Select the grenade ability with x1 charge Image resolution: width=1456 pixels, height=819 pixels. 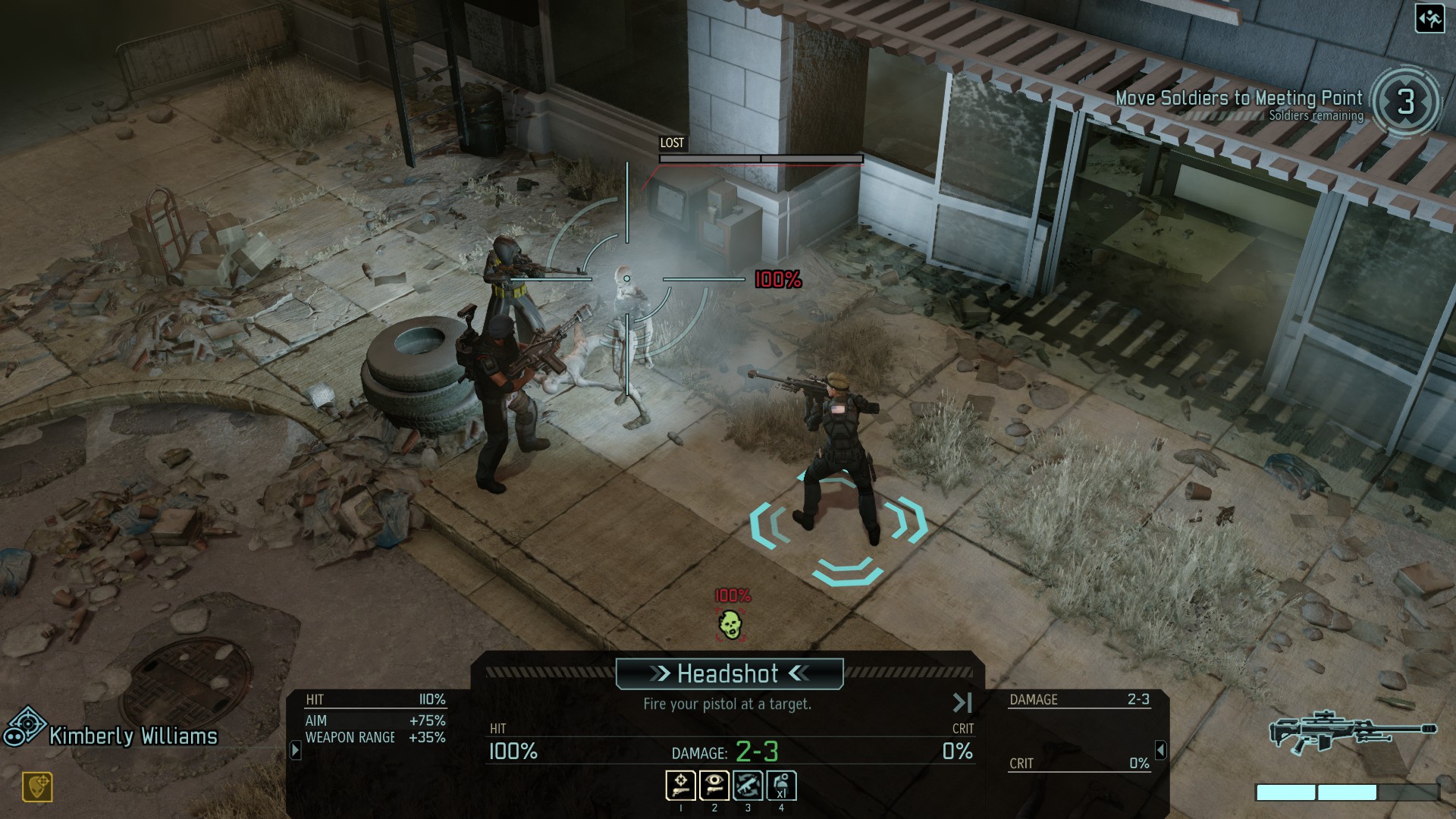click(781, 786)
